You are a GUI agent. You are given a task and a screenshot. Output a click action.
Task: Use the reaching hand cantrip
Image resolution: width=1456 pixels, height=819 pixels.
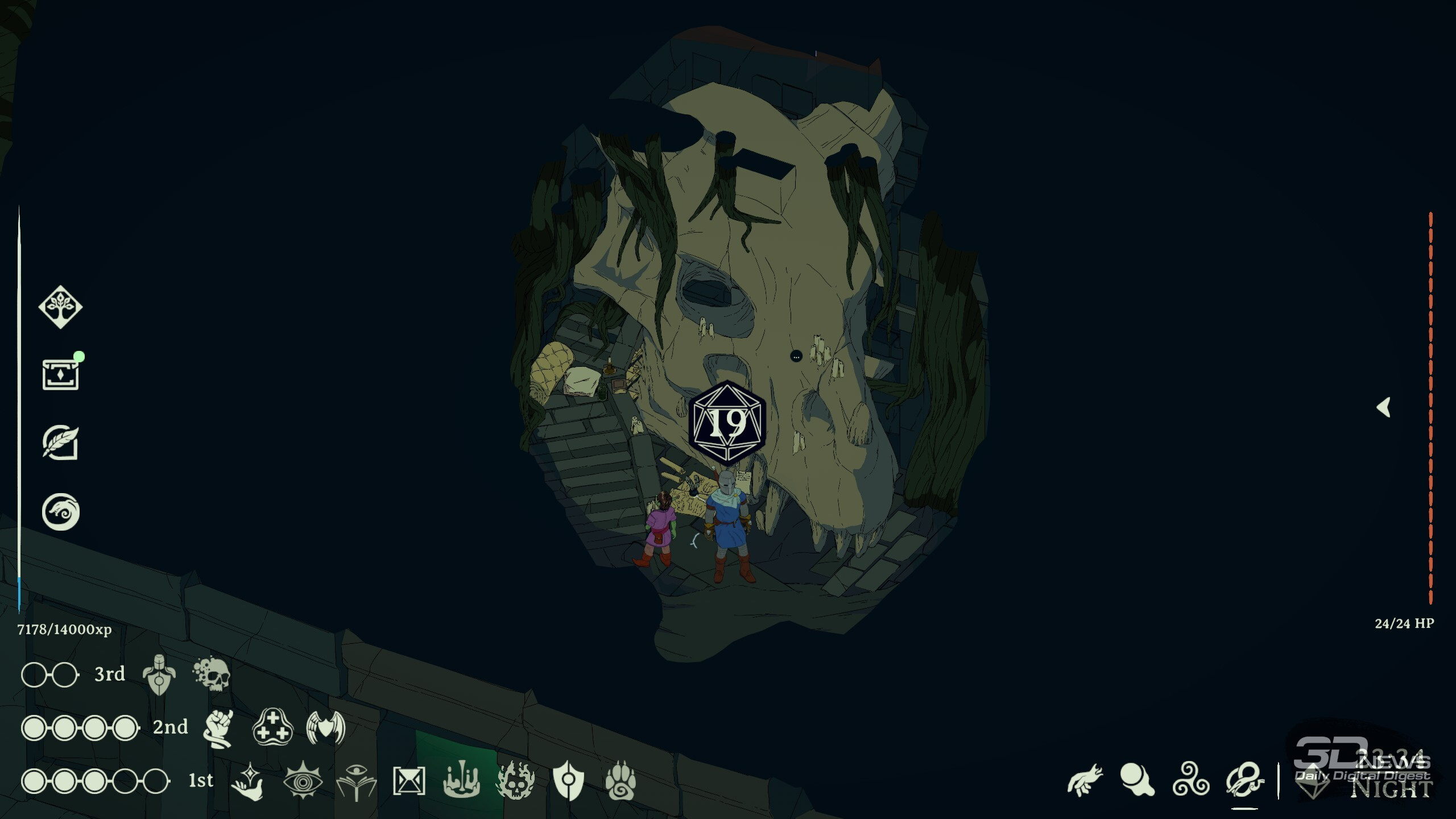[x=1085, y=780]
